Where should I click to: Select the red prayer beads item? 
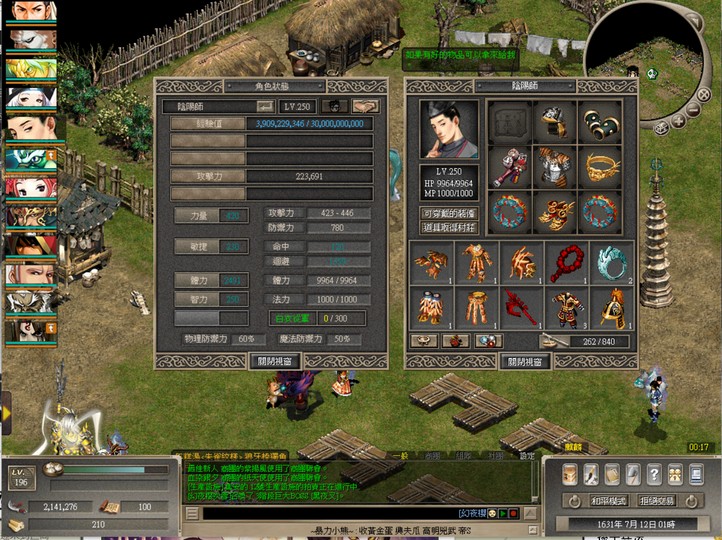[x=567, y=263]
